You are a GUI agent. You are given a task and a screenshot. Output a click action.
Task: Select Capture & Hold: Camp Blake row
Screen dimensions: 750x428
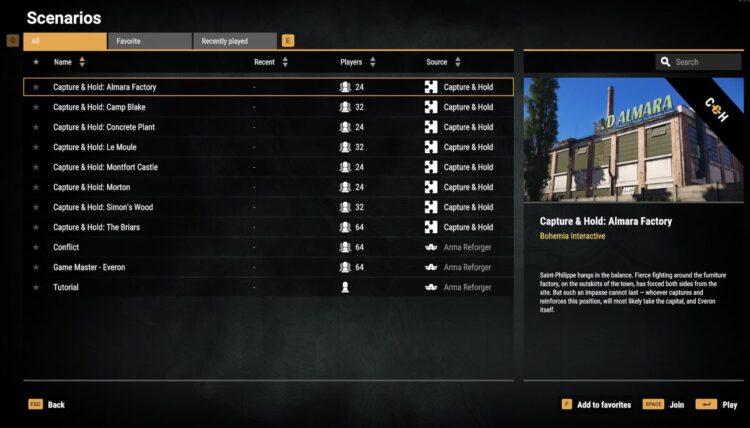[x=99, y=107]
